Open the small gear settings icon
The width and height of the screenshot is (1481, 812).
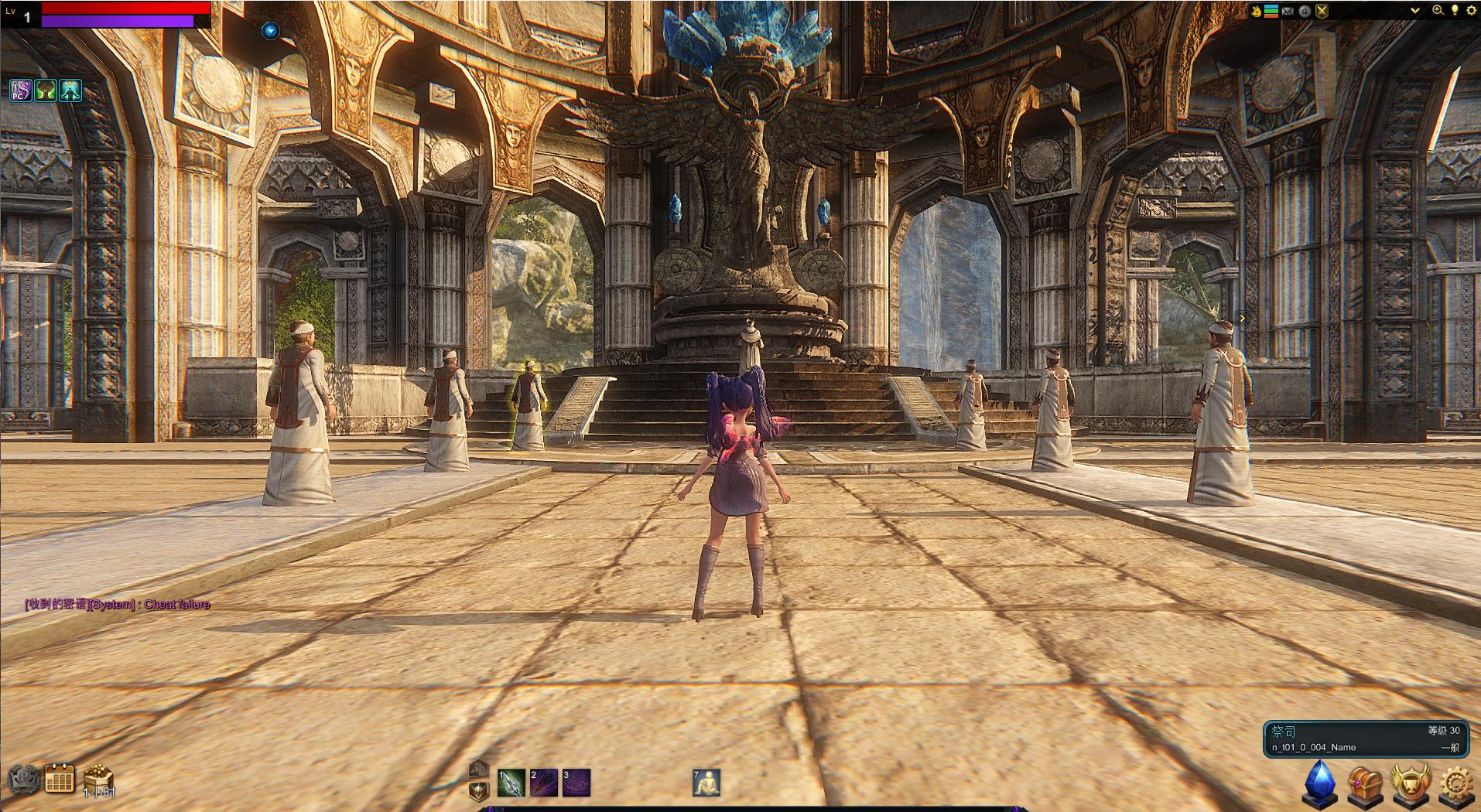coord(1471,11)
